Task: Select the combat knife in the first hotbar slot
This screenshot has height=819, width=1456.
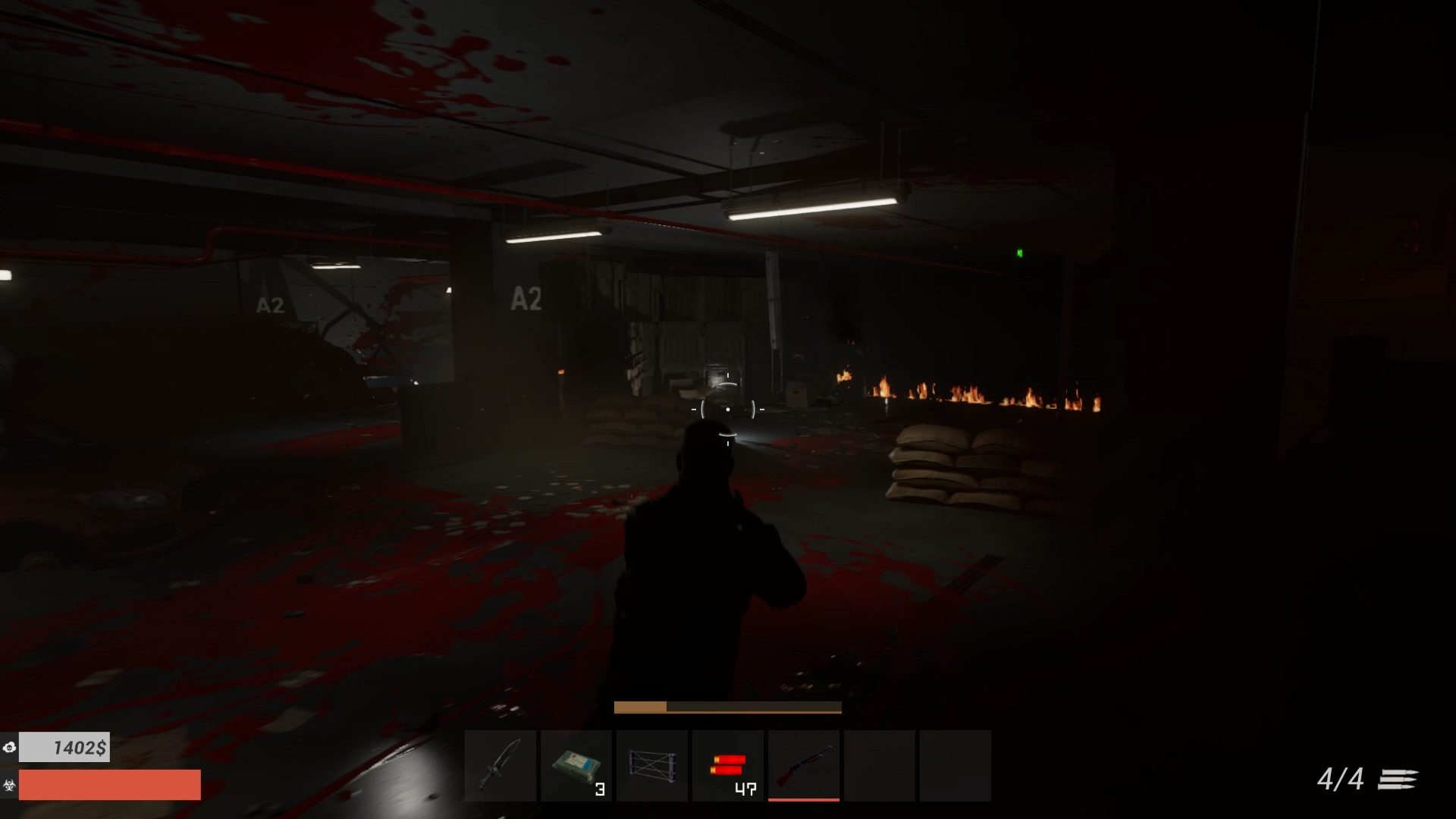Action: [500, 766]
